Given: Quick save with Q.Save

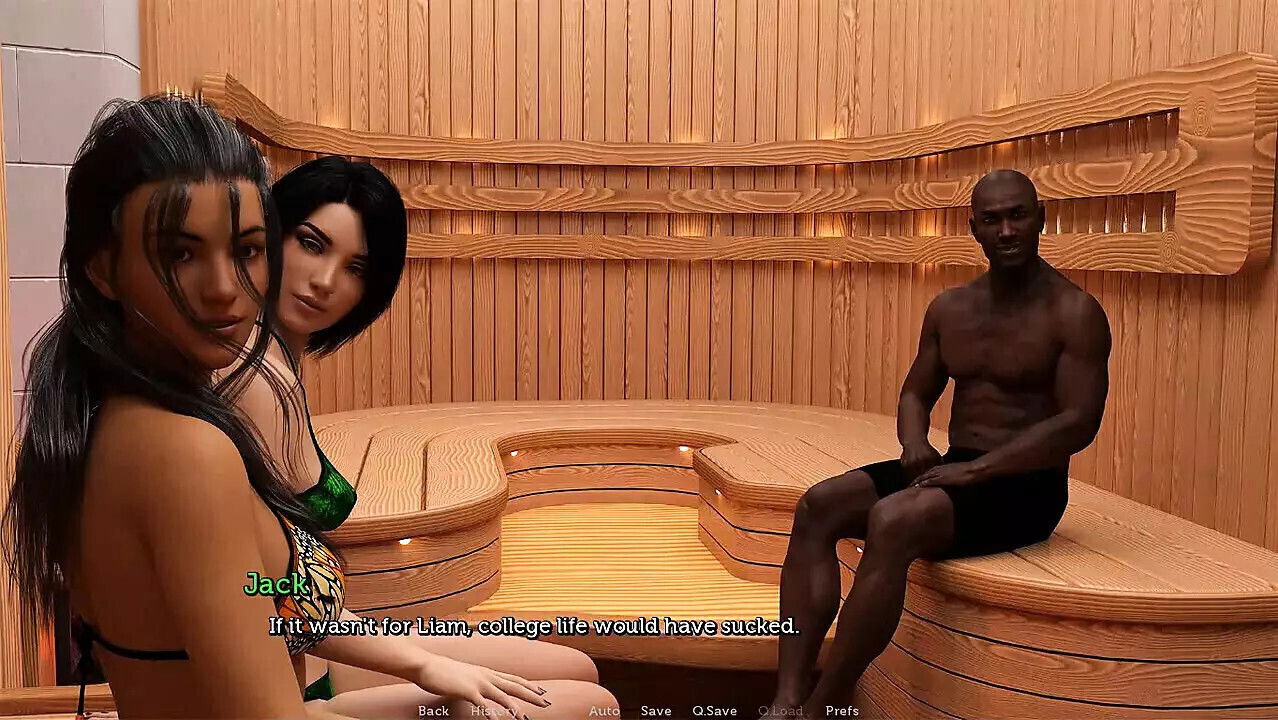Looking at the screenshot, I should (x=715, y=711).
